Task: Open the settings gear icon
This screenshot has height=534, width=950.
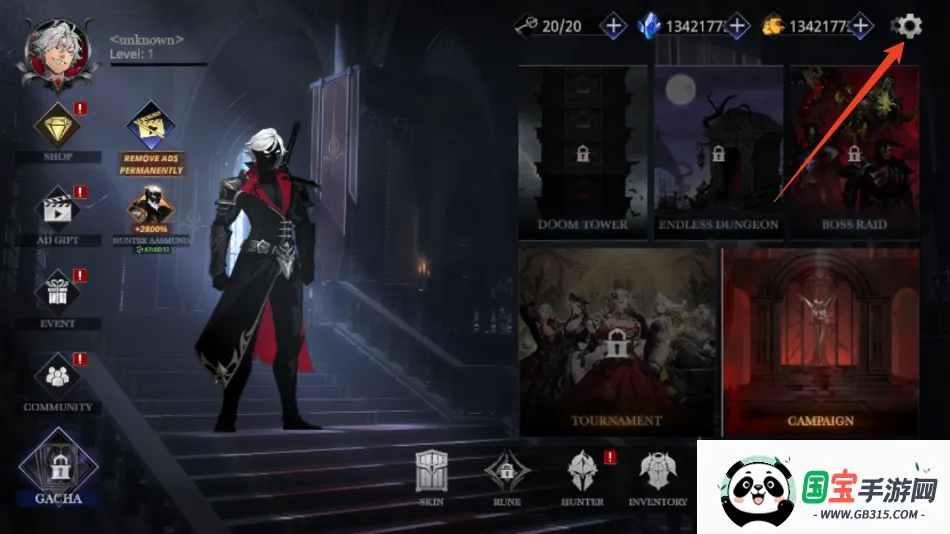Action: point(907,26)
